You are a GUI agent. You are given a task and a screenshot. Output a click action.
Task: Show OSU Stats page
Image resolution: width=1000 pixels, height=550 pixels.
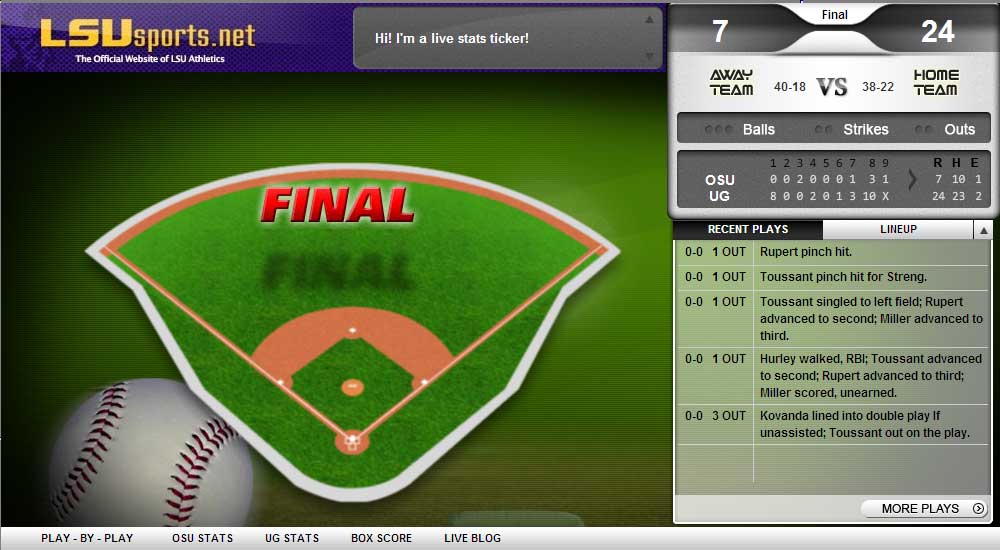tap(202, 538)
